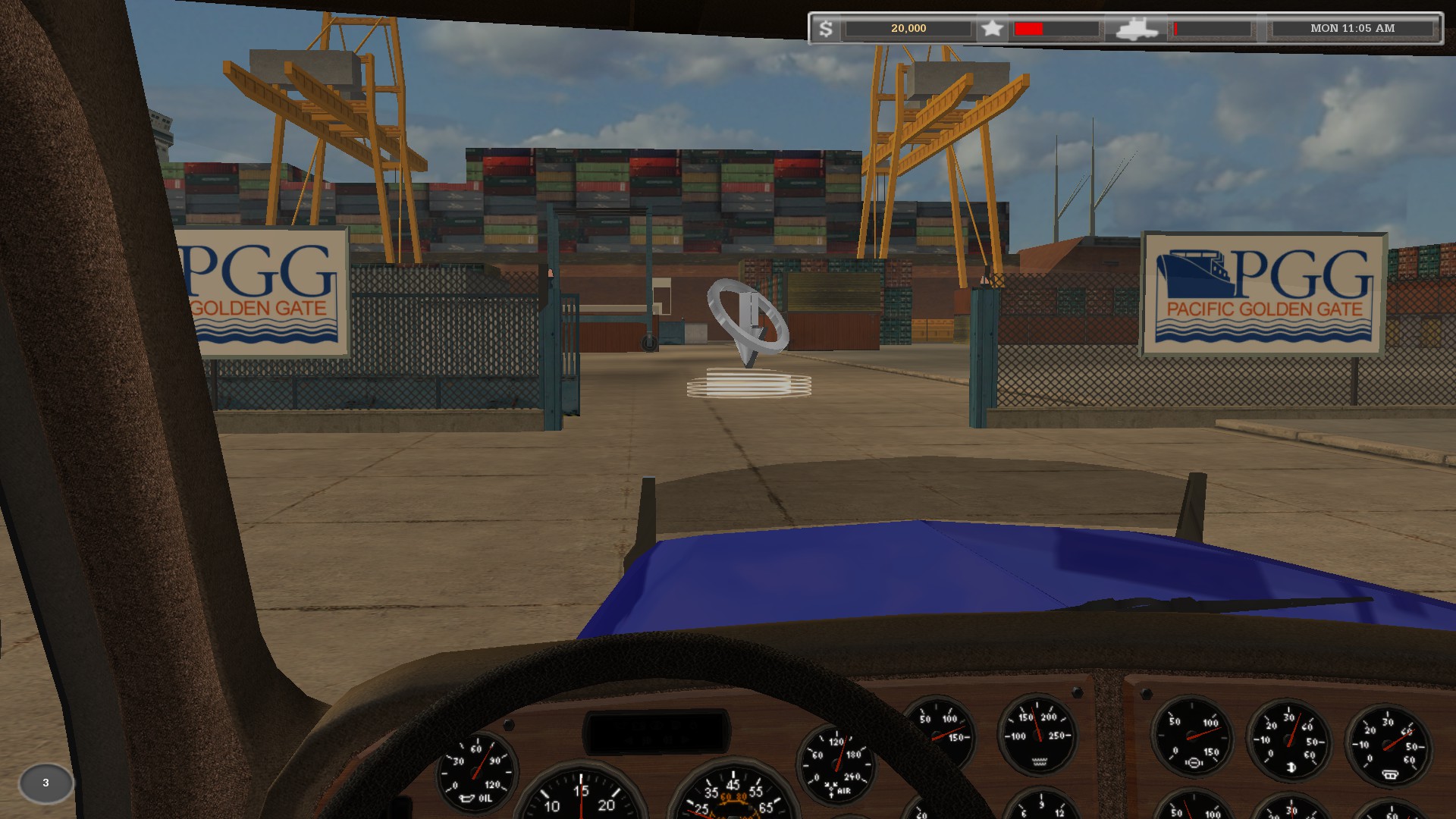Click the round gear indicator showing 3
This screenshot has height=819, width=1456.
click(x=45, y=783)
